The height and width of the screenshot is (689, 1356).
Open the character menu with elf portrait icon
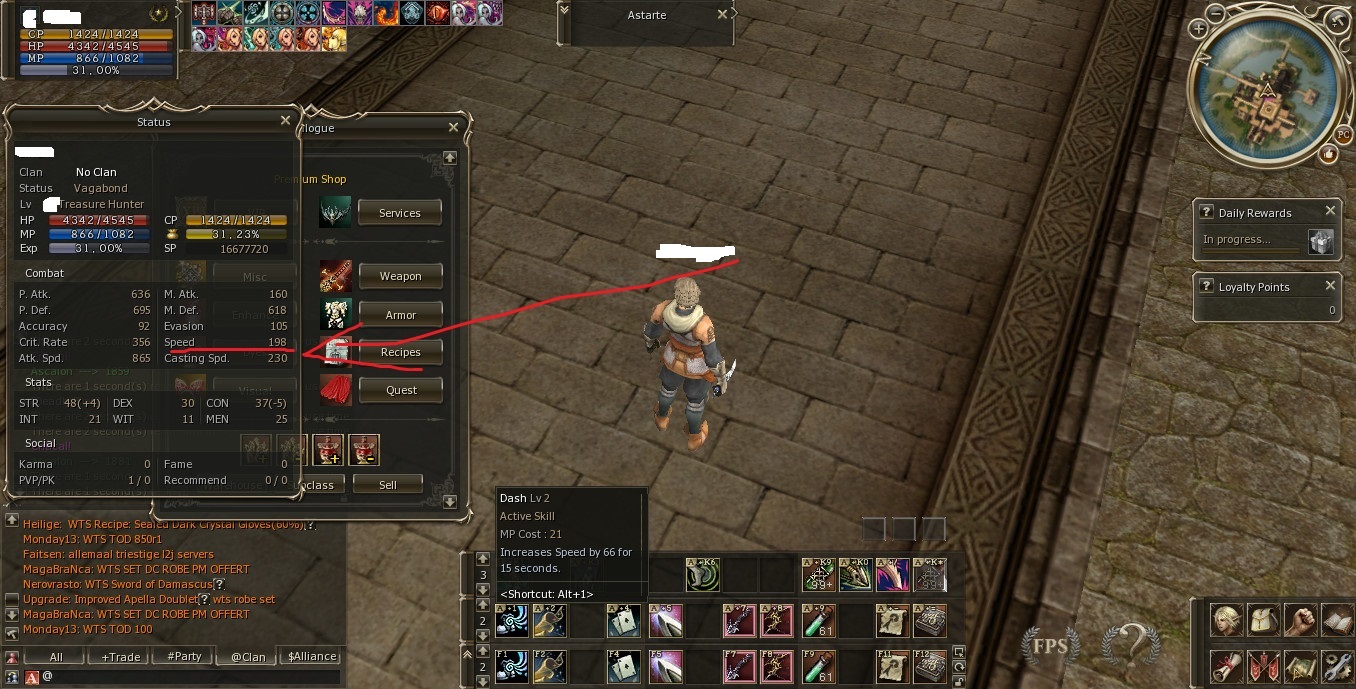click(1226, 620)
